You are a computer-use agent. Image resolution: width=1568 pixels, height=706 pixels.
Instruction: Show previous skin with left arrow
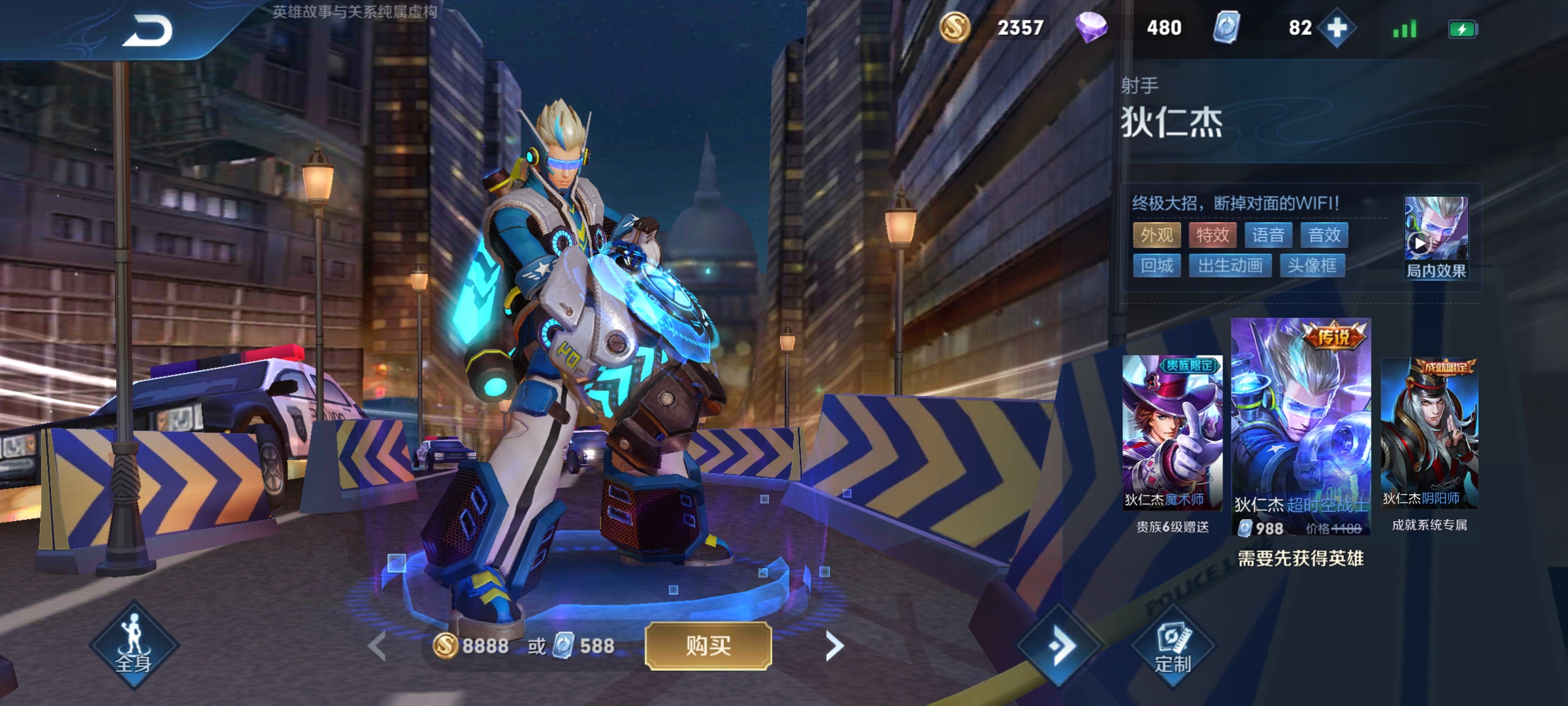coord(378,647)
